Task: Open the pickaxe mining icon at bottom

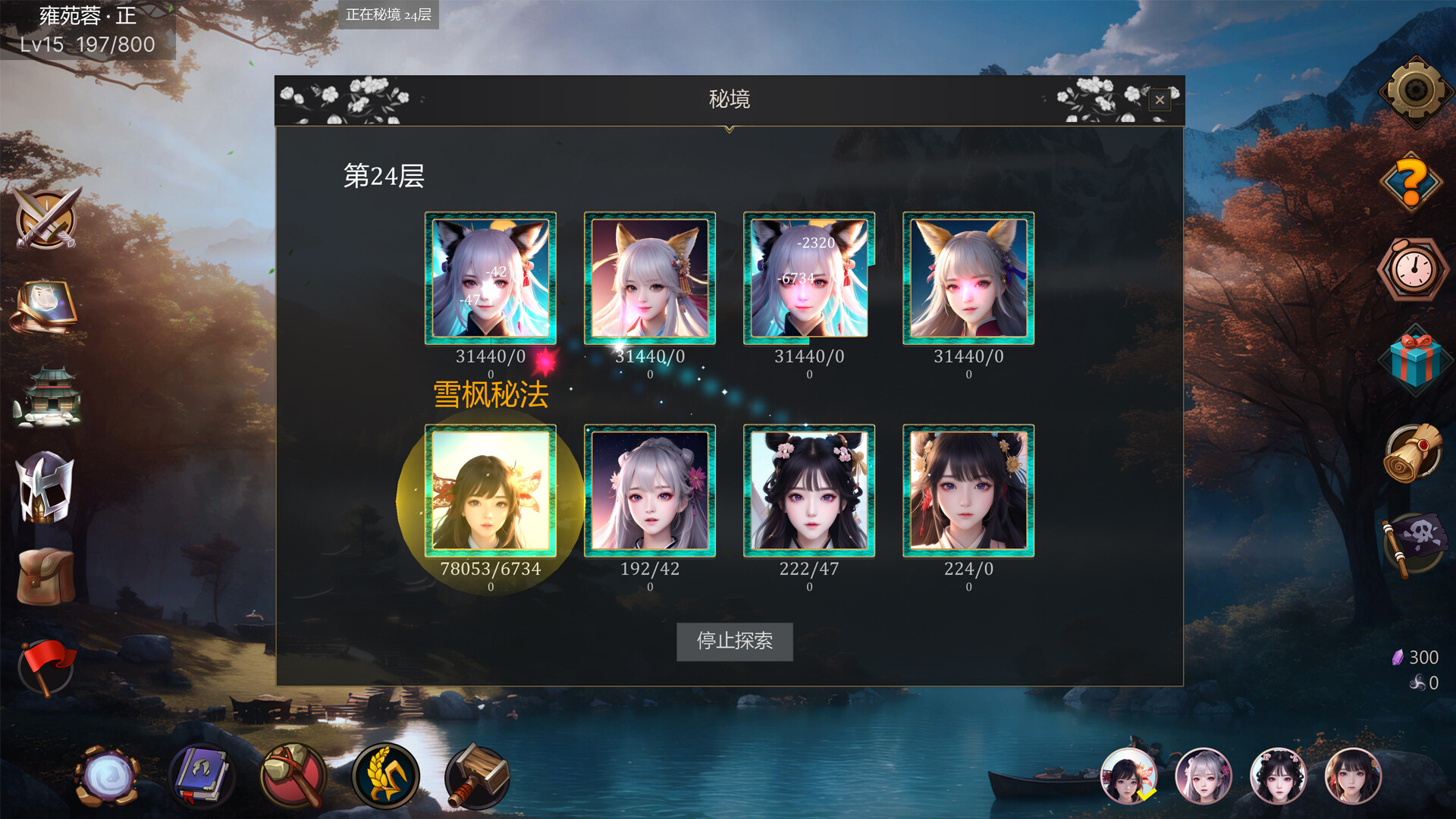Action: pos(294,776)
